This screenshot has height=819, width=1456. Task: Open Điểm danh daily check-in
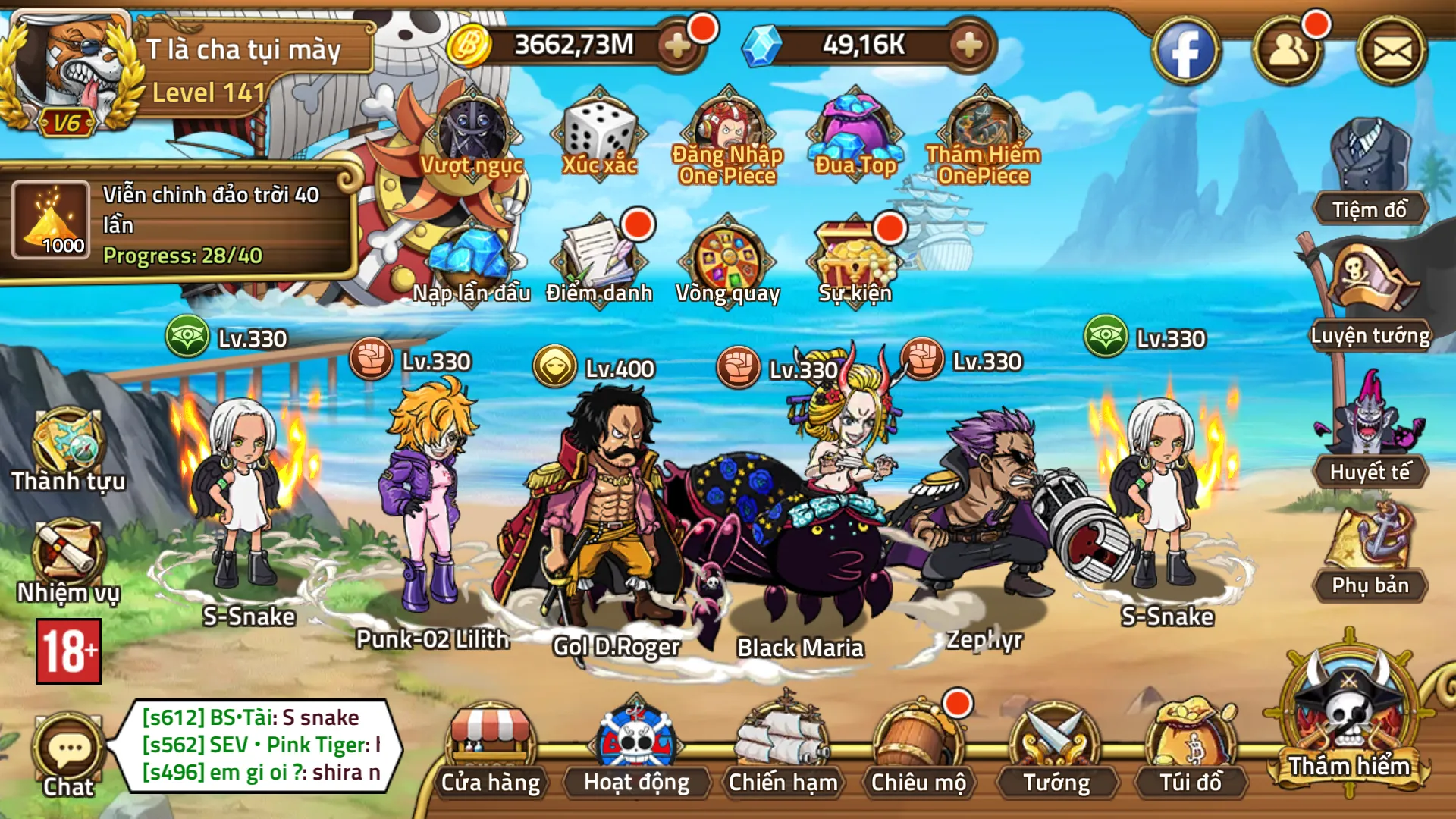coord(599,260)
